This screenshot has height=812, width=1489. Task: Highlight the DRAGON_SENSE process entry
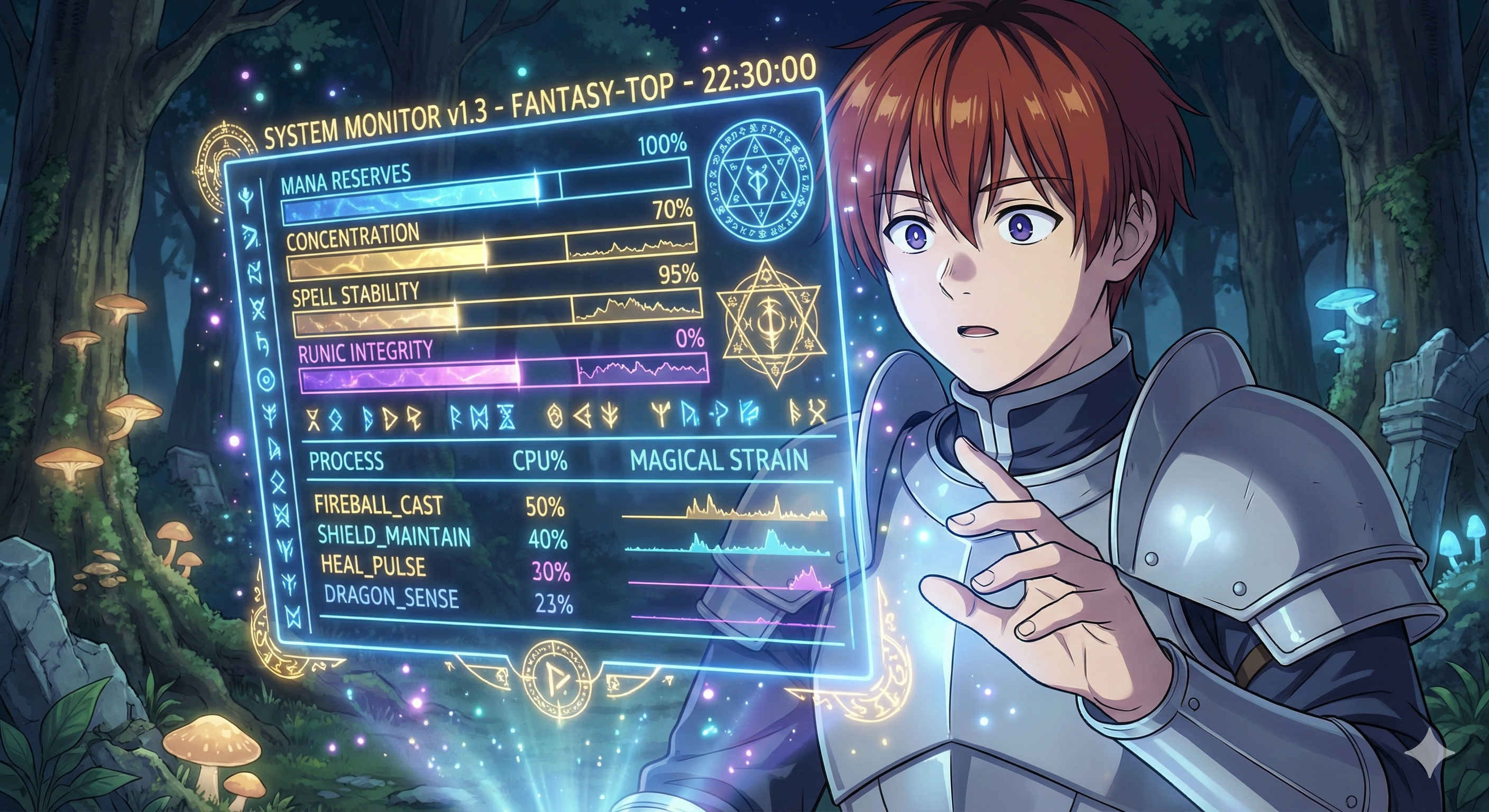pyautogui.click(x=391, y=597)
